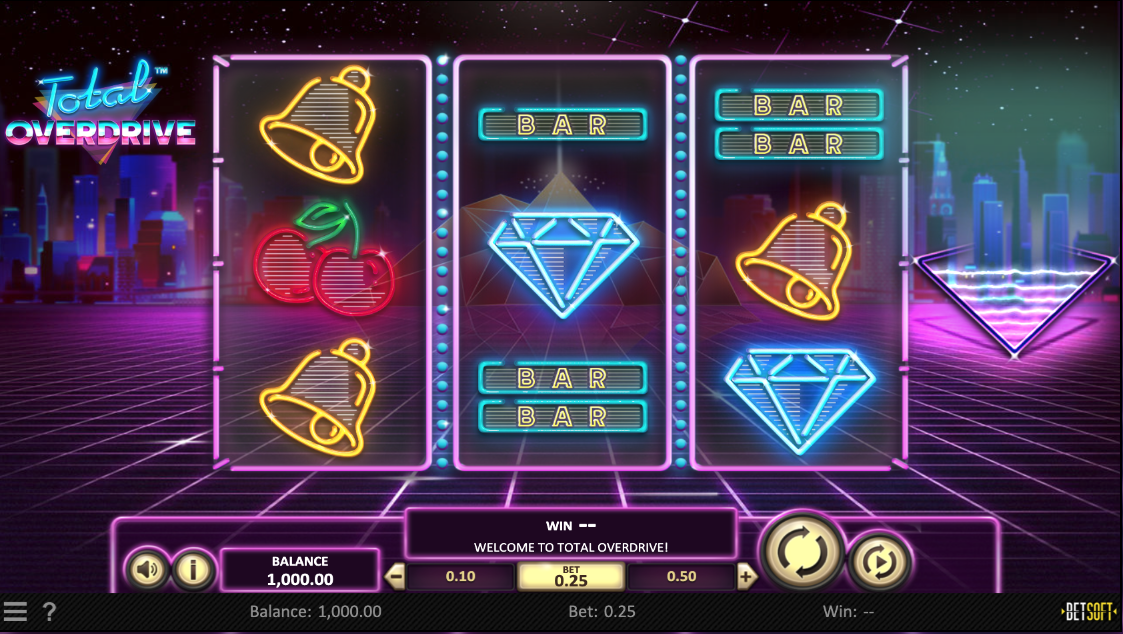This screenshot has width=1123, height=634.
Task: Increase the bet with the plus button
Action: (746, 576)
